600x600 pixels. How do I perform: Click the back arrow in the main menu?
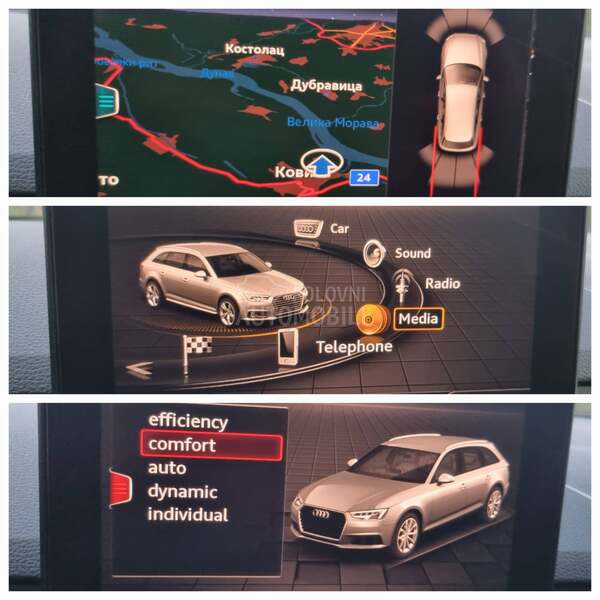[x=140, y=369]
